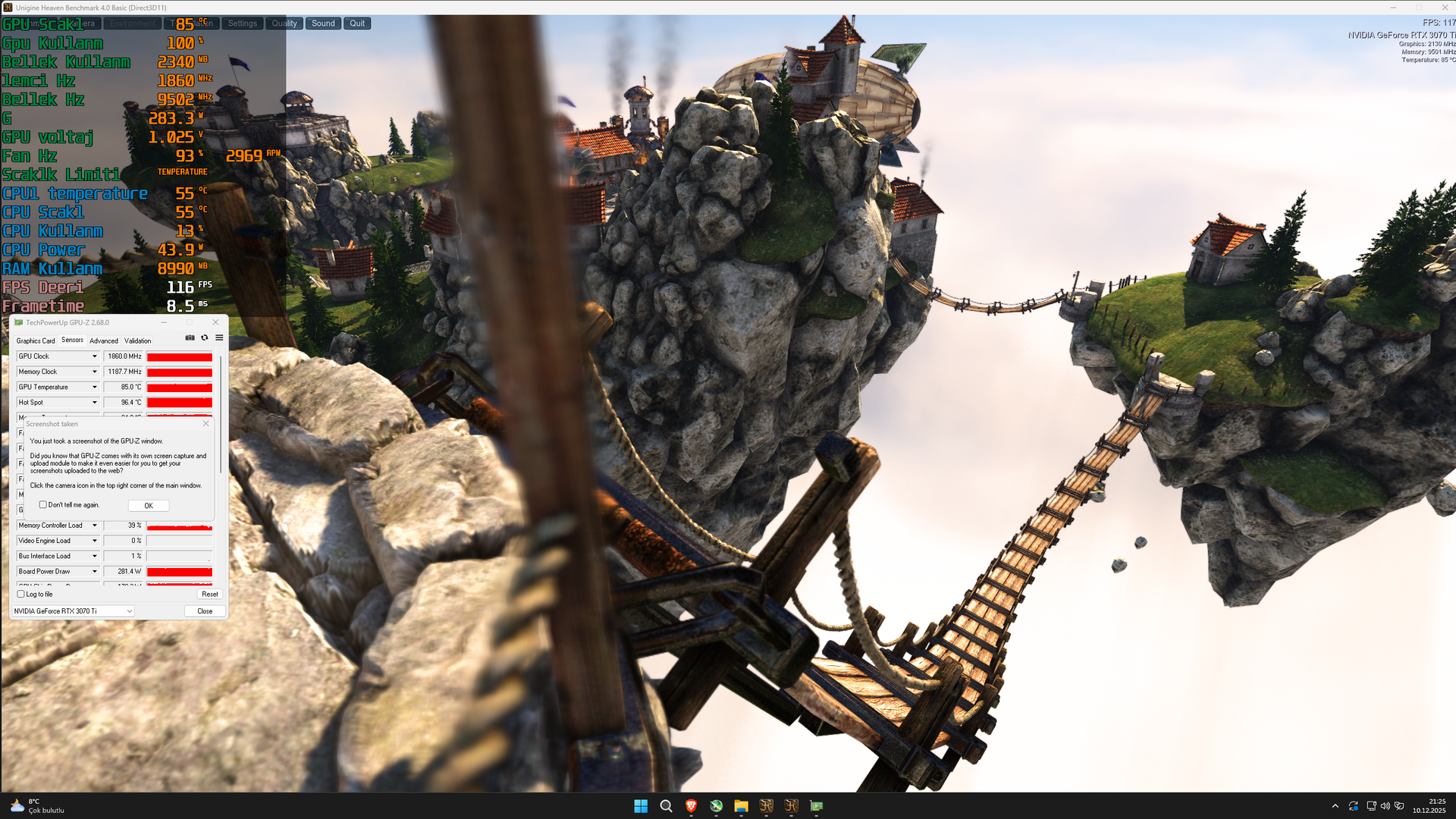The height and width of the screenshot is (819, 1456).
Task: Click the camera screenshot icon in GPU-Z
Action: tap(190, 338)
